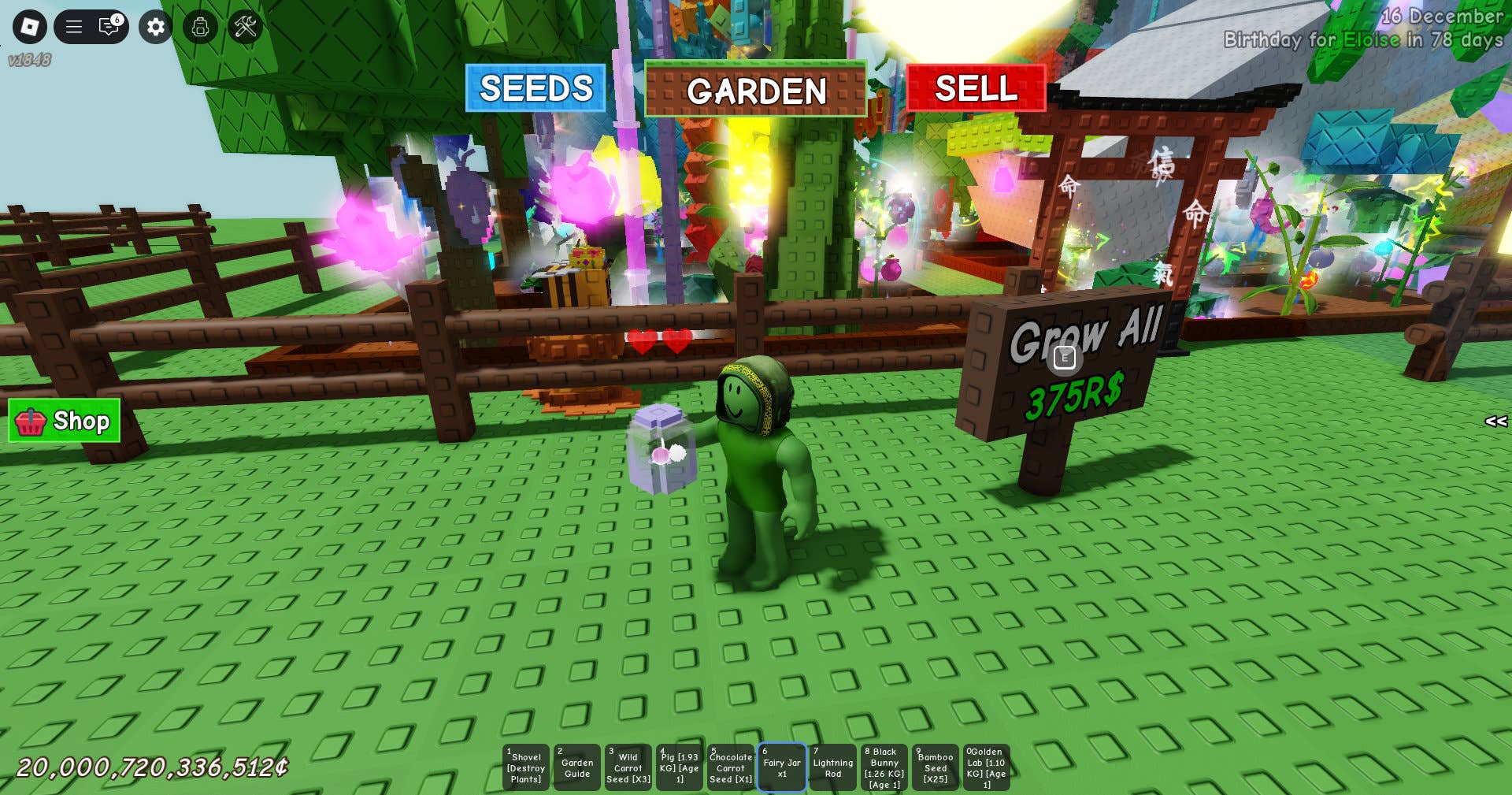Open the backpack inventory icon
Image resolution: width=1512 pixels, height=795 pixels.
(200, 27)
